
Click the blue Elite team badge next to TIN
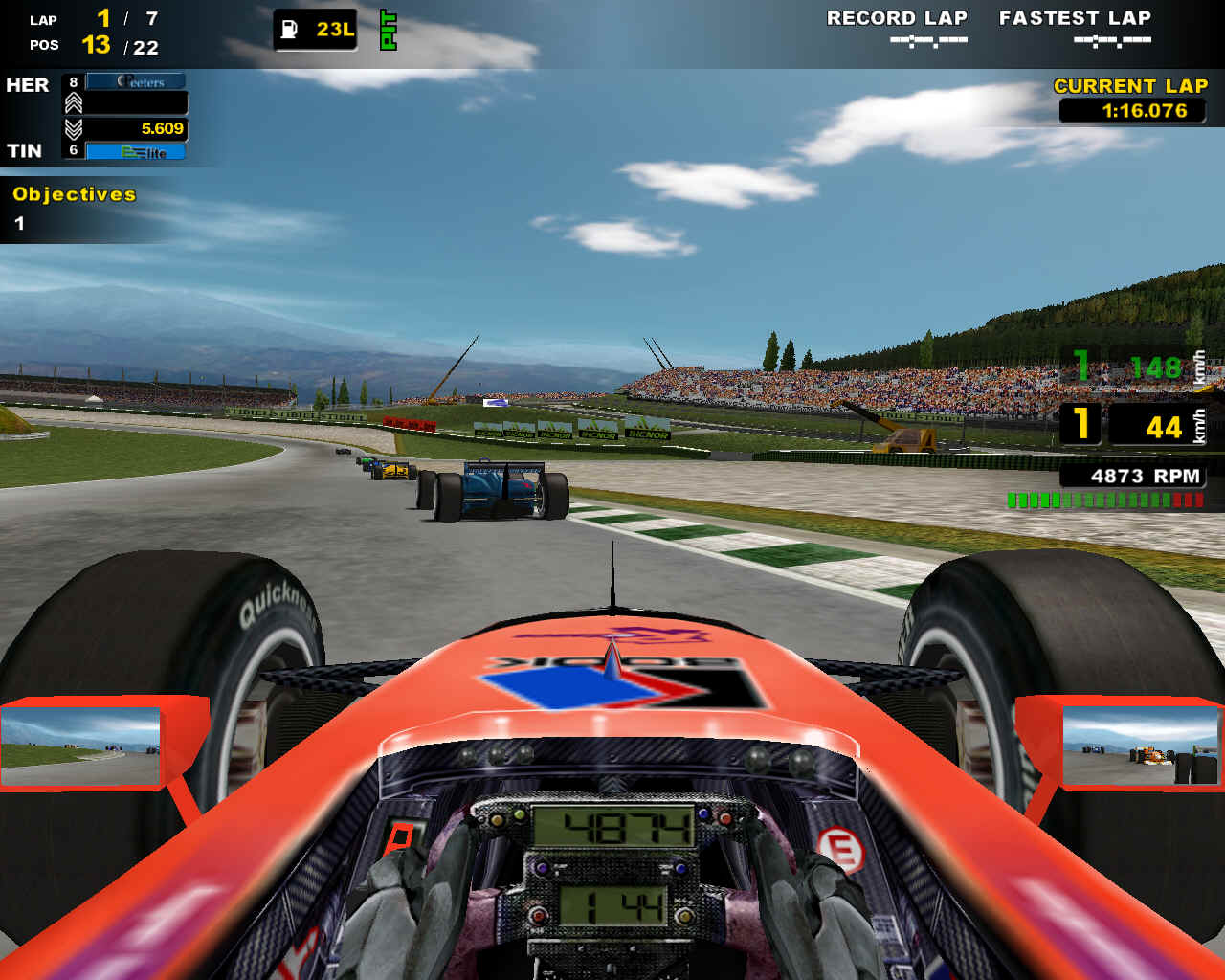(134, 150)
